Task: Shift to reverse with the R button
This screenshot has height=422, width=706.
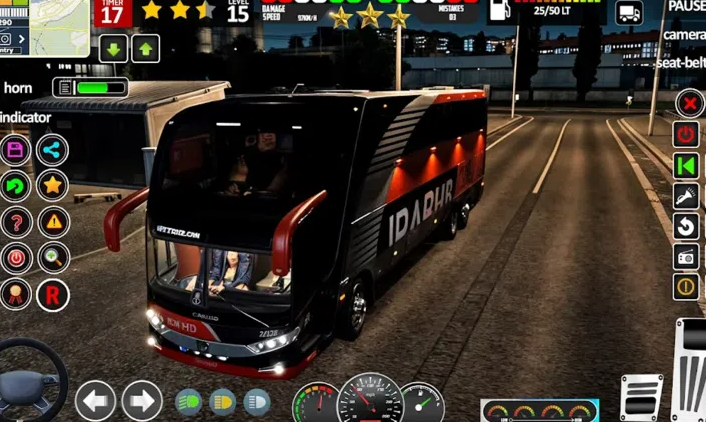Action: [x=52, y=293]
